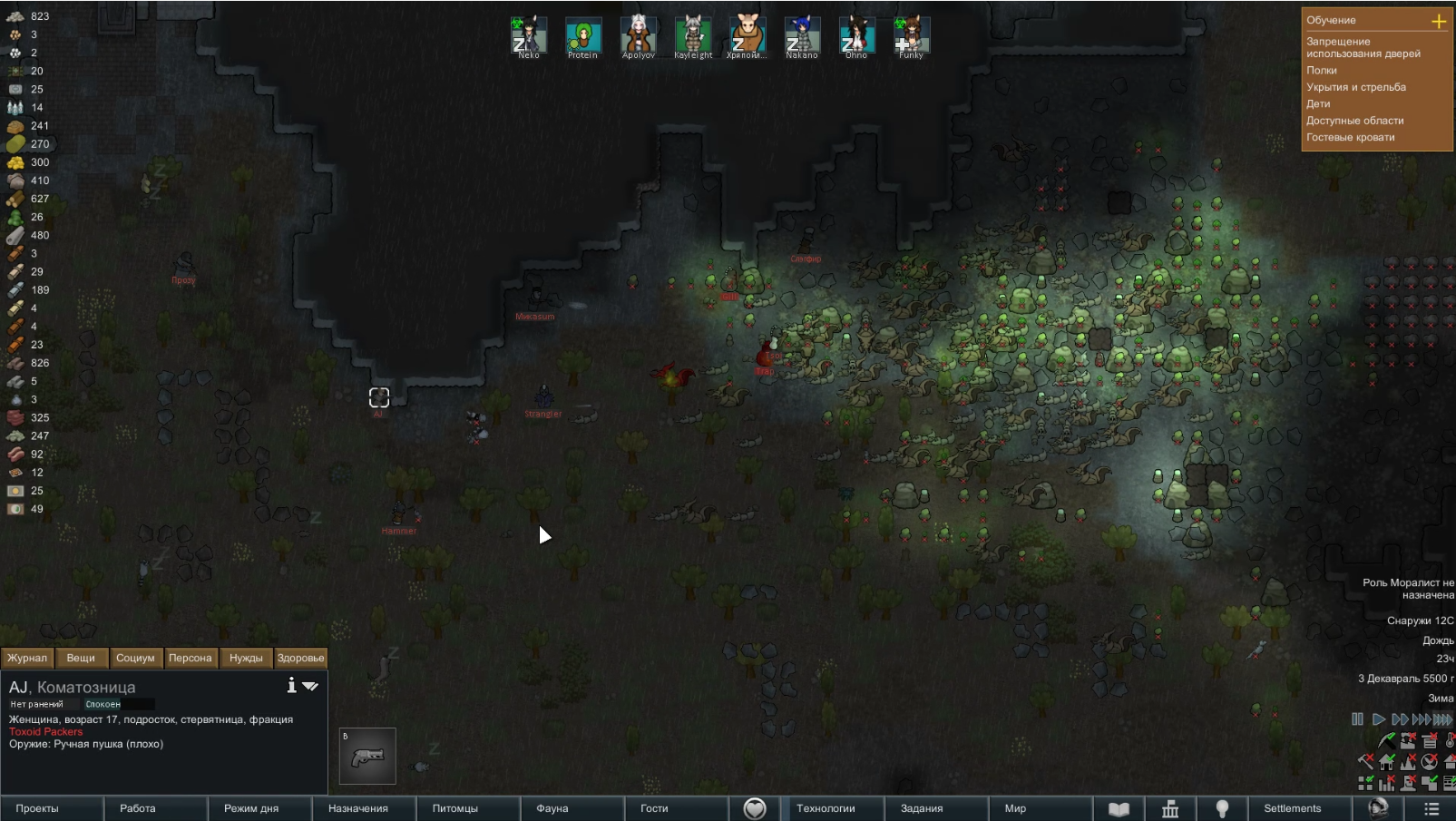Viewport: 1456px width, 821px height.
Task: Set game speed to normal play
Action: pyautogui.click(x=1378, y=719)
